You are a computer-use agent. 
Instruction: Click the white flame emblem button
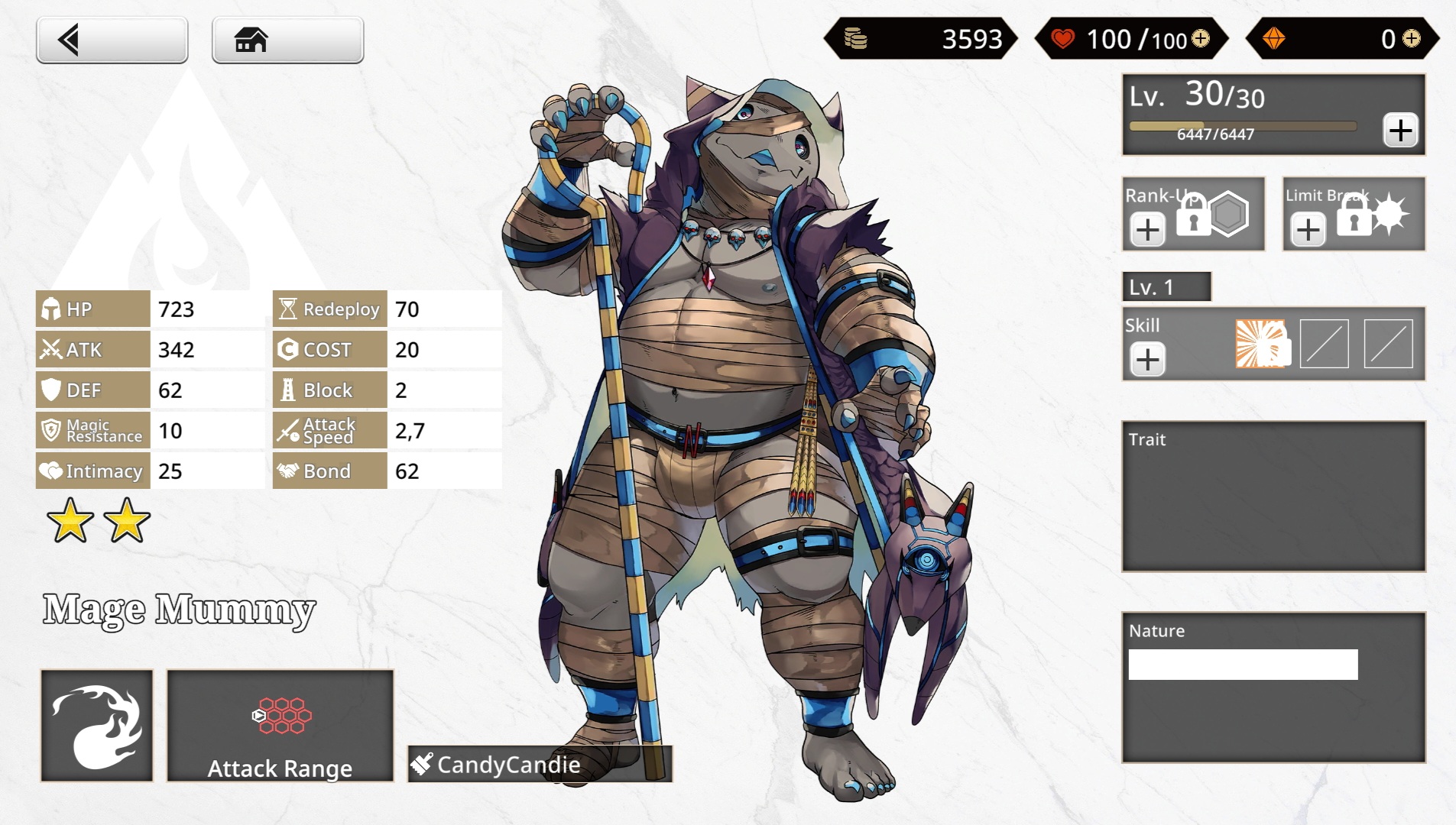click(x=96, y=726)
